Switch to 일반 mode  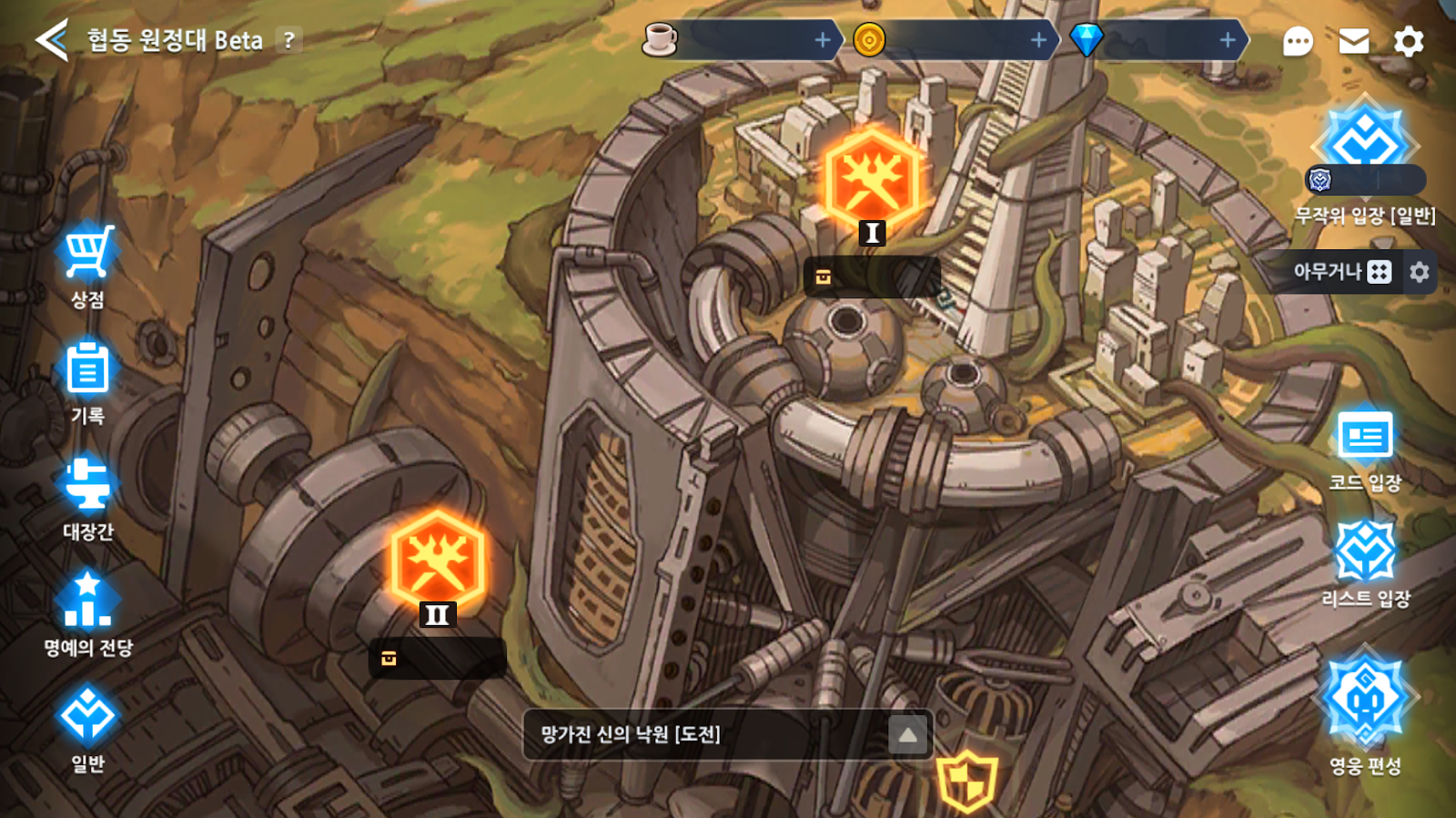[x=88, y=728]
